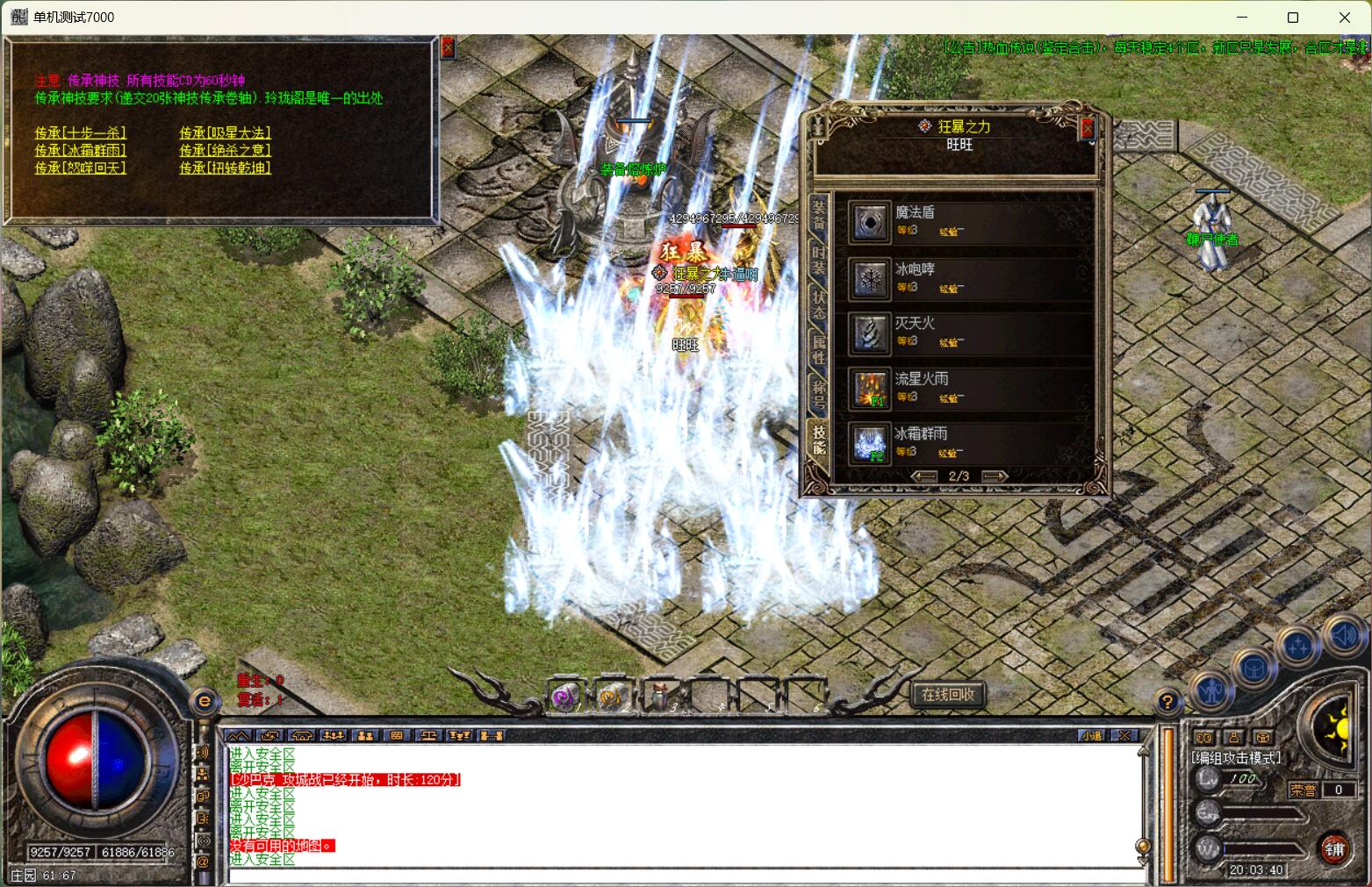Click the 在线回收 button
This screenshot has height=887, width=1372.
pos(947,694)
